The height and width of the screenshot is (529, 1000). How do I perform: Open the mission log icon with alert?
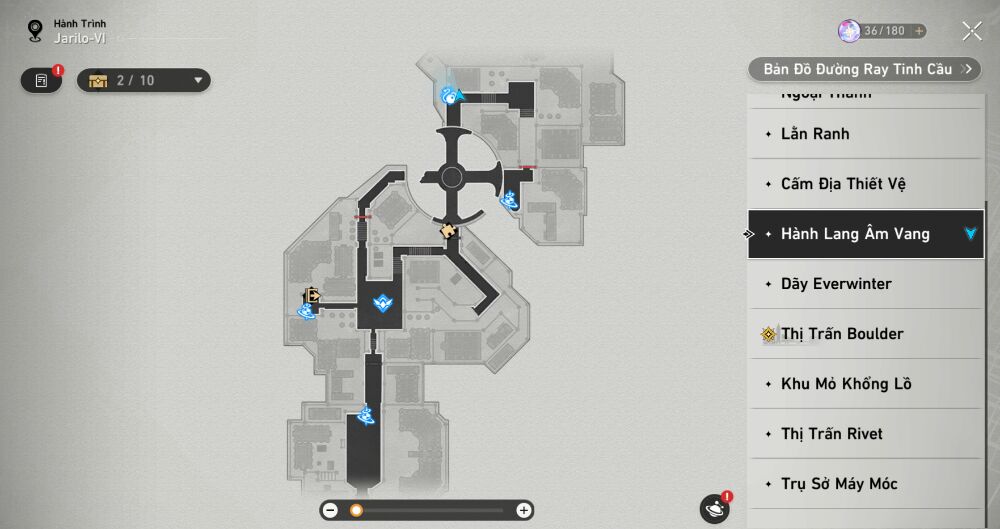(42, 80)
